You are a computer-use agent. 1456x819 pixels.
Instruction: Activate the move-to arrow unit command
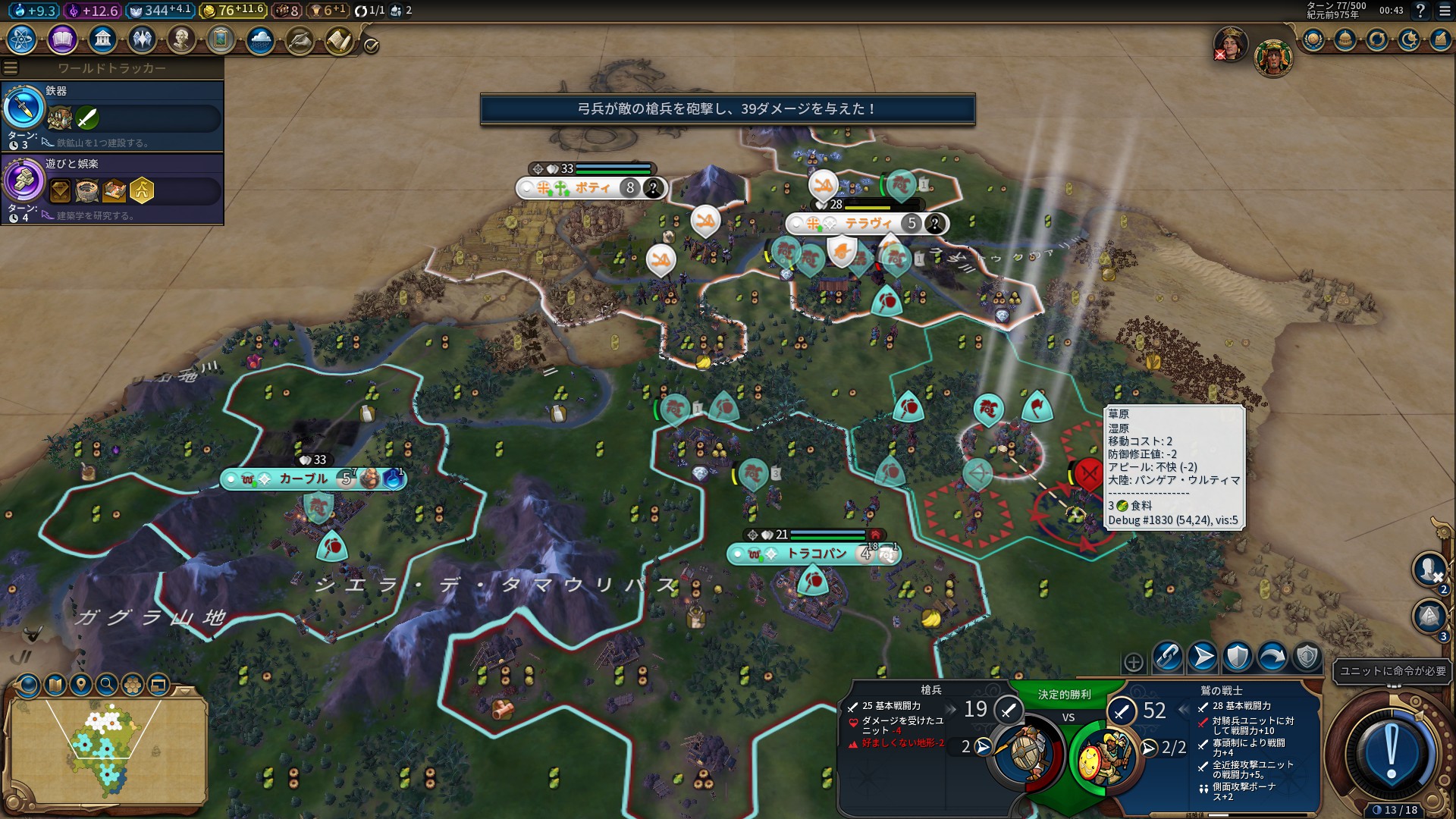coord(1203,657)
